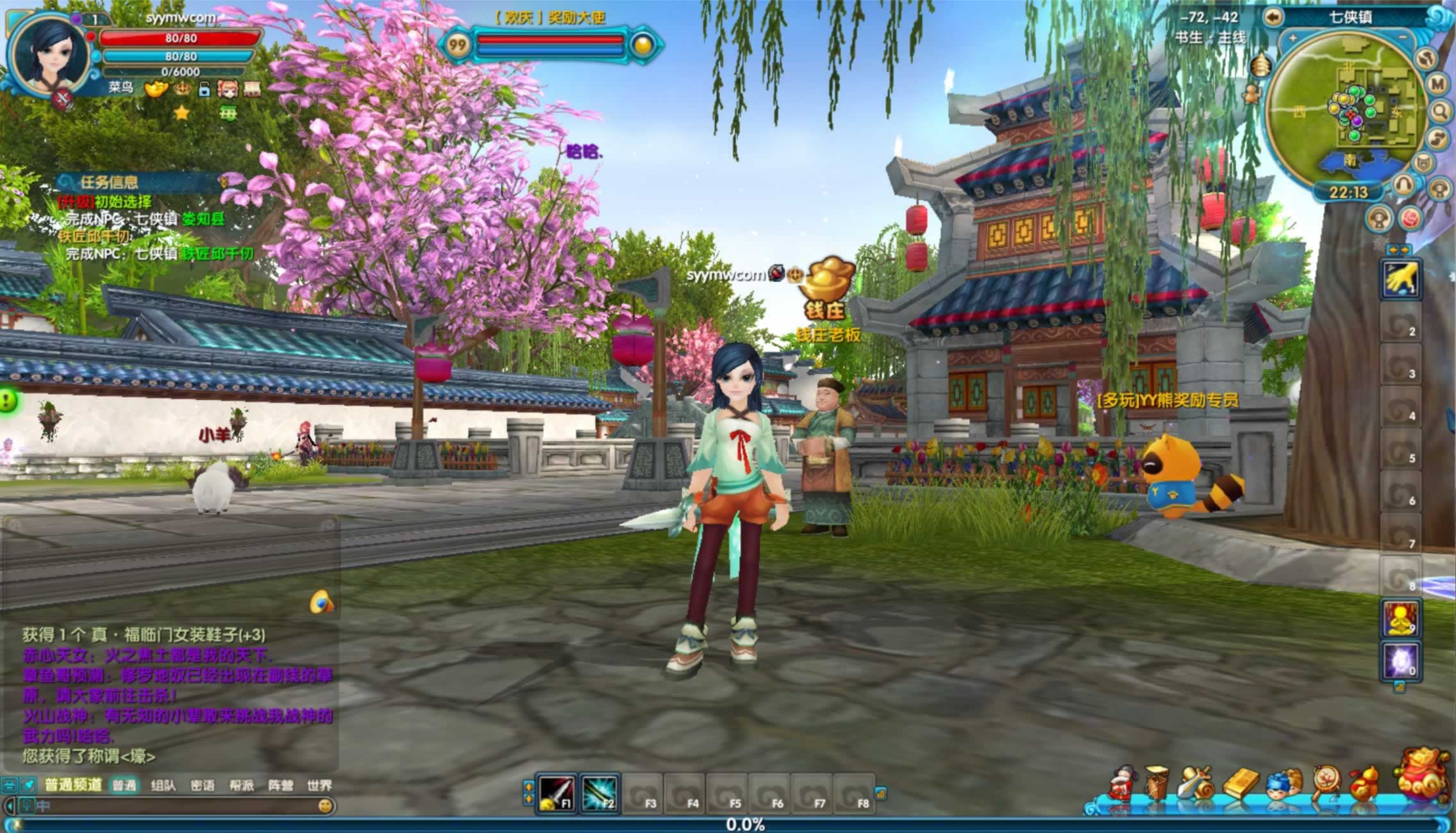Click the minimap plus zoom button
The height and width of the screenshot is (833, 1456).
(1293, 38)
